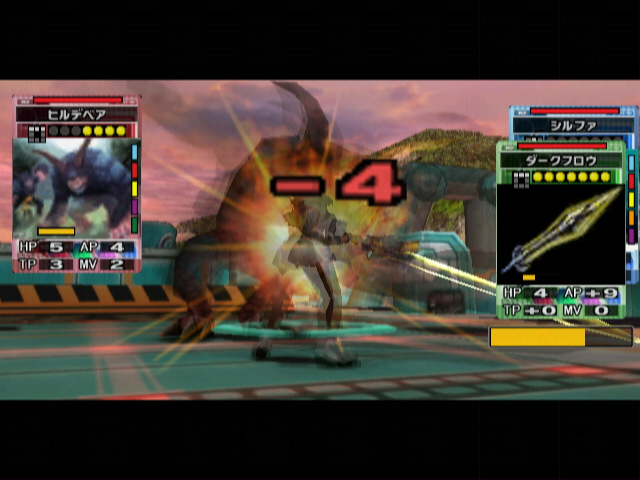Screen dimensions: 640x480
Task: Select the ヒルデベア creature card
Action: coord(76,185)
